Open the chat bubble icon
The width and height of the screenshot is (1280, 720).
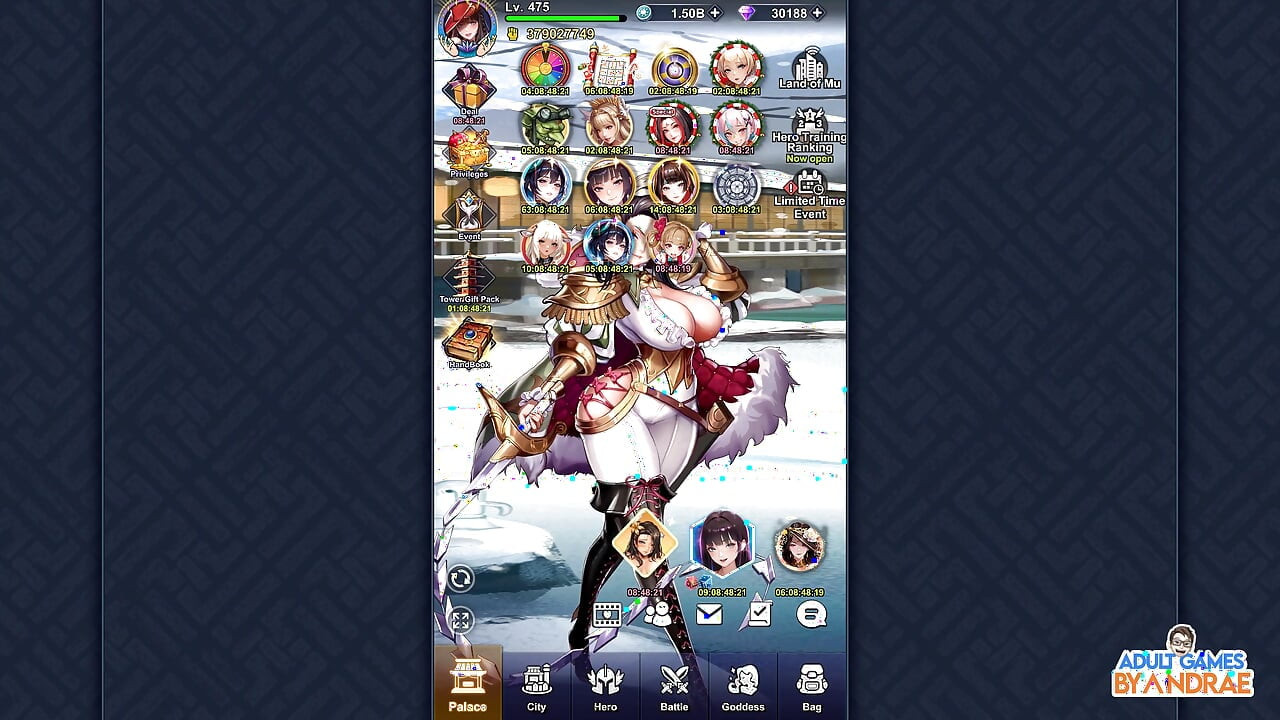(x=811, y=615)
